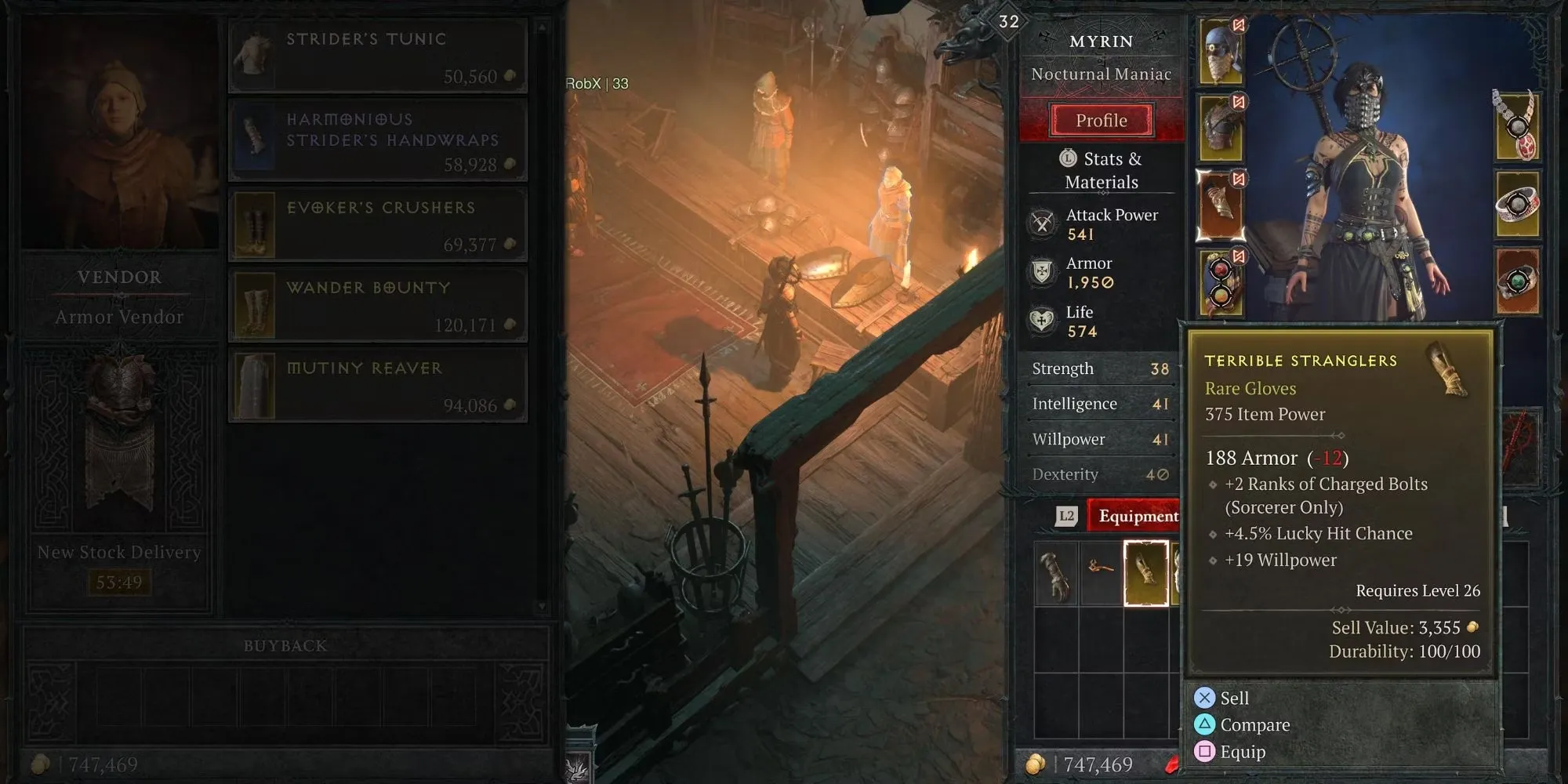Viewport: 1568px width, 784px height.
Task: Select the equipped chest armor slot
Action: [1221, 129]
